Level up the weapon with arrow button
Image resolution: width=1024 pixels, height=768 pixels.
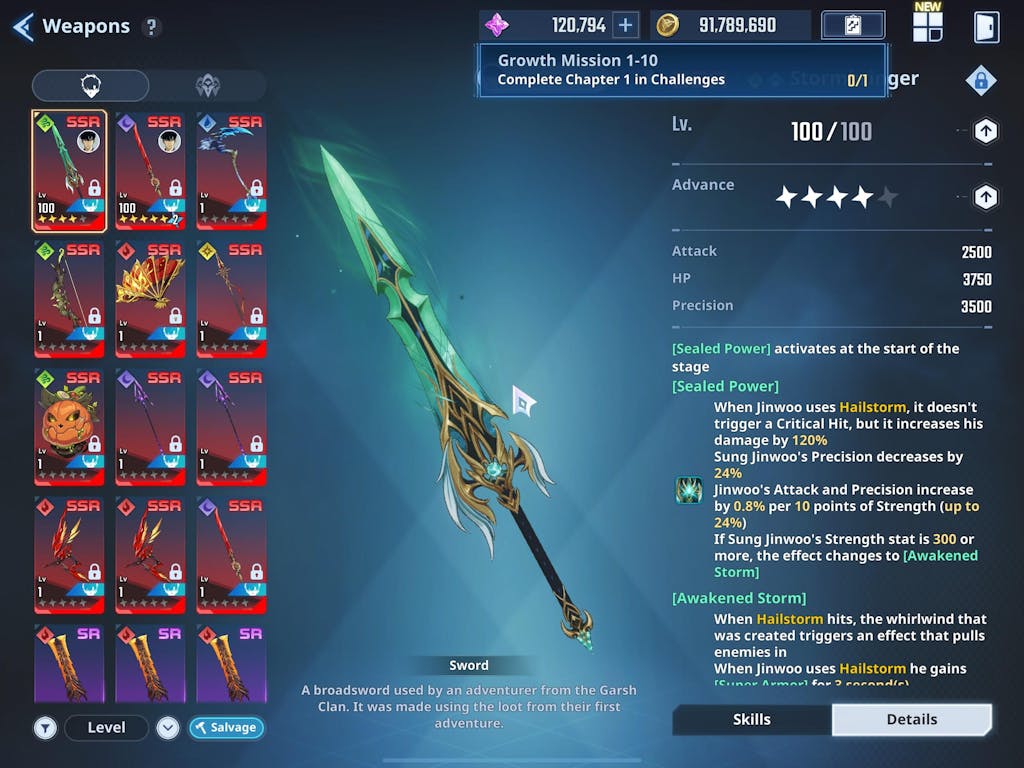click(985, 131)
